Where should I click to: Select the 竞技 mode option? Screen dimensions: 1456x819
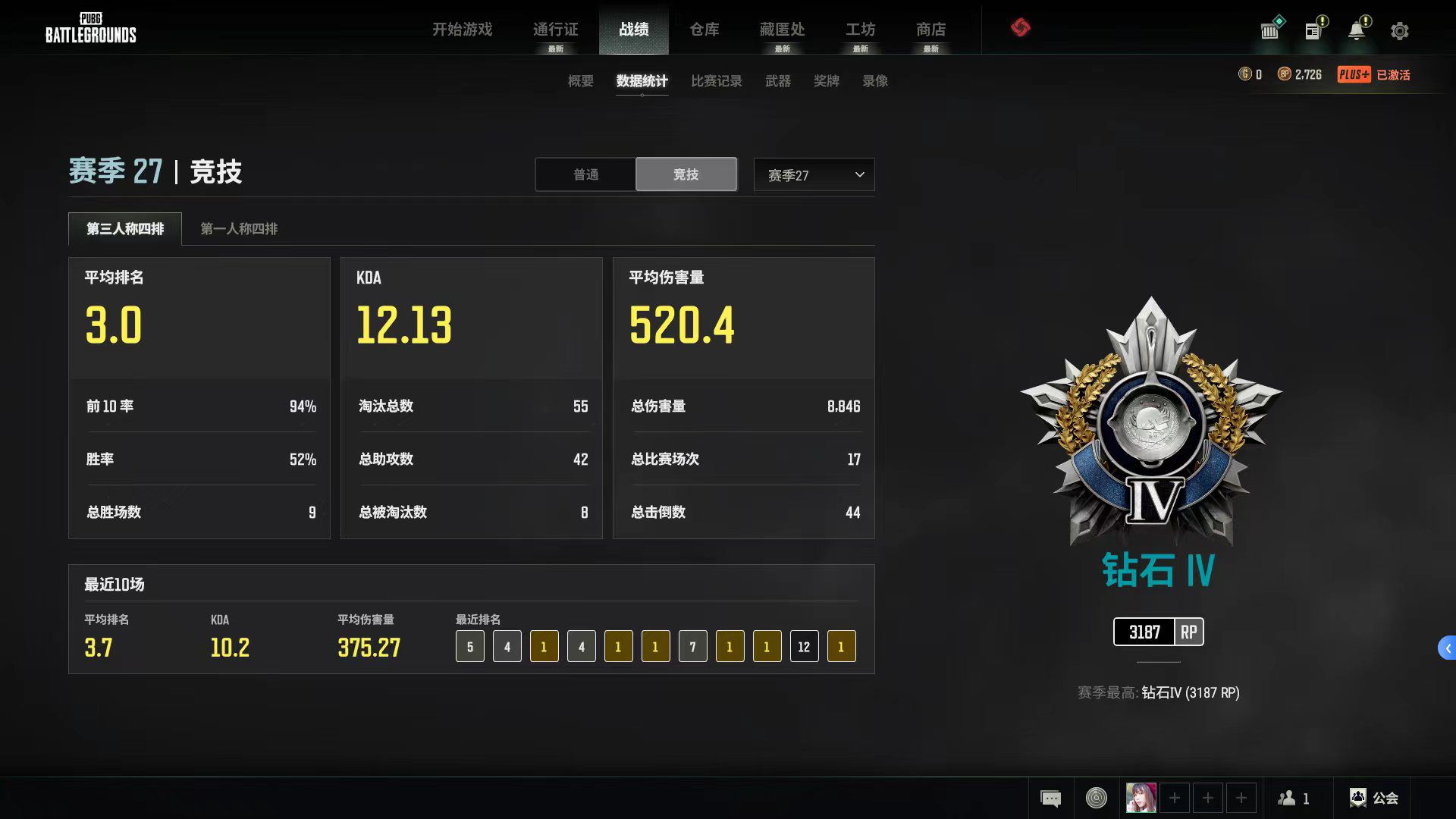[686, 174]
